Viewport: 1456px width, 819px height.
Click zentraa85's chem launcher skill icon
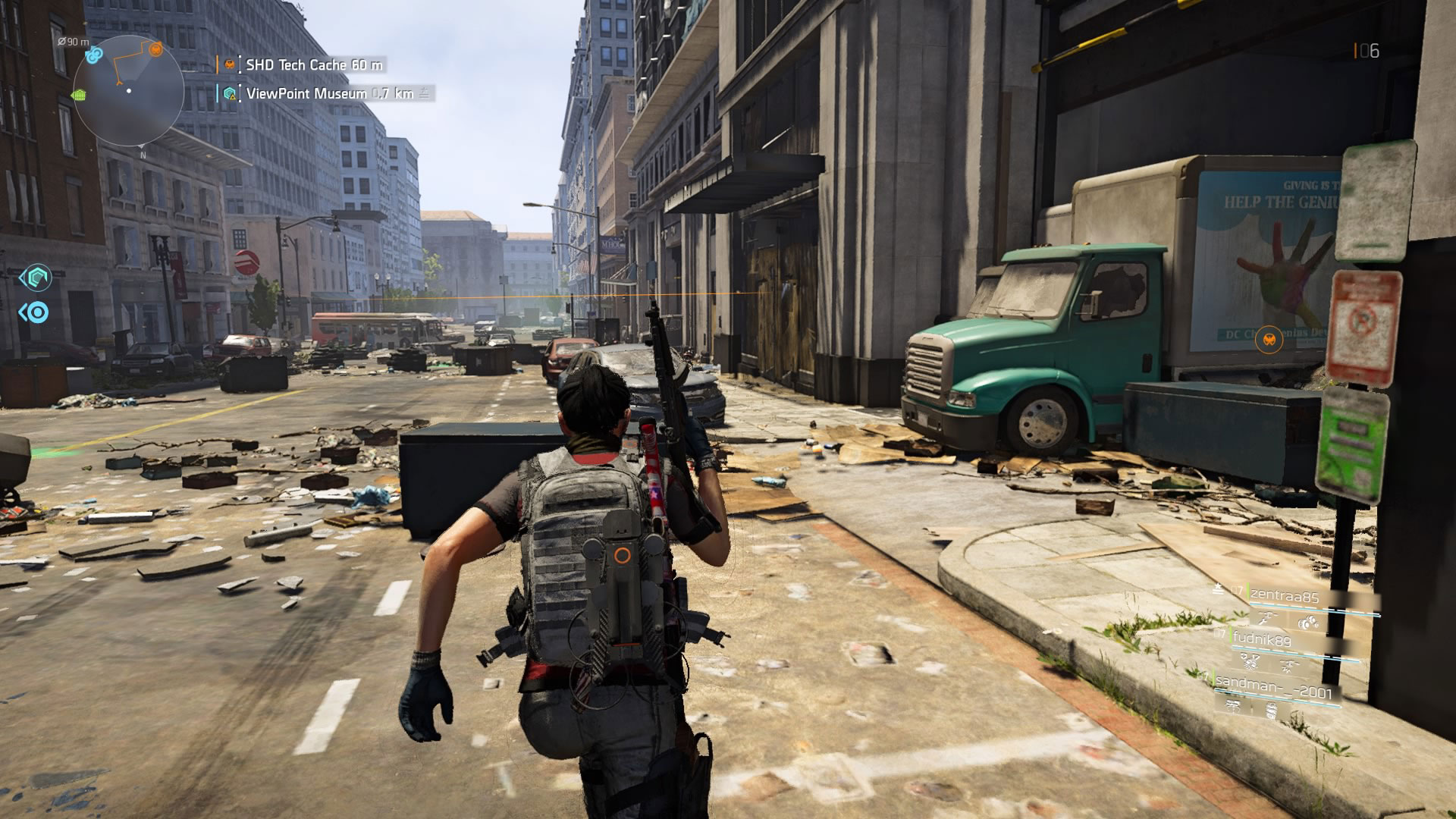pyautogui.click(x=1309, y=622)
